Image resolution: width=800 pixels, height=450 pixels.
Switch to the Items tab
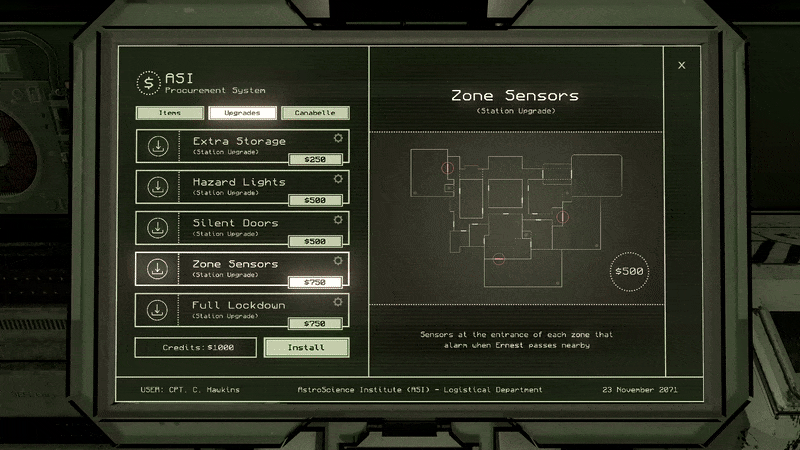(170, 113)
